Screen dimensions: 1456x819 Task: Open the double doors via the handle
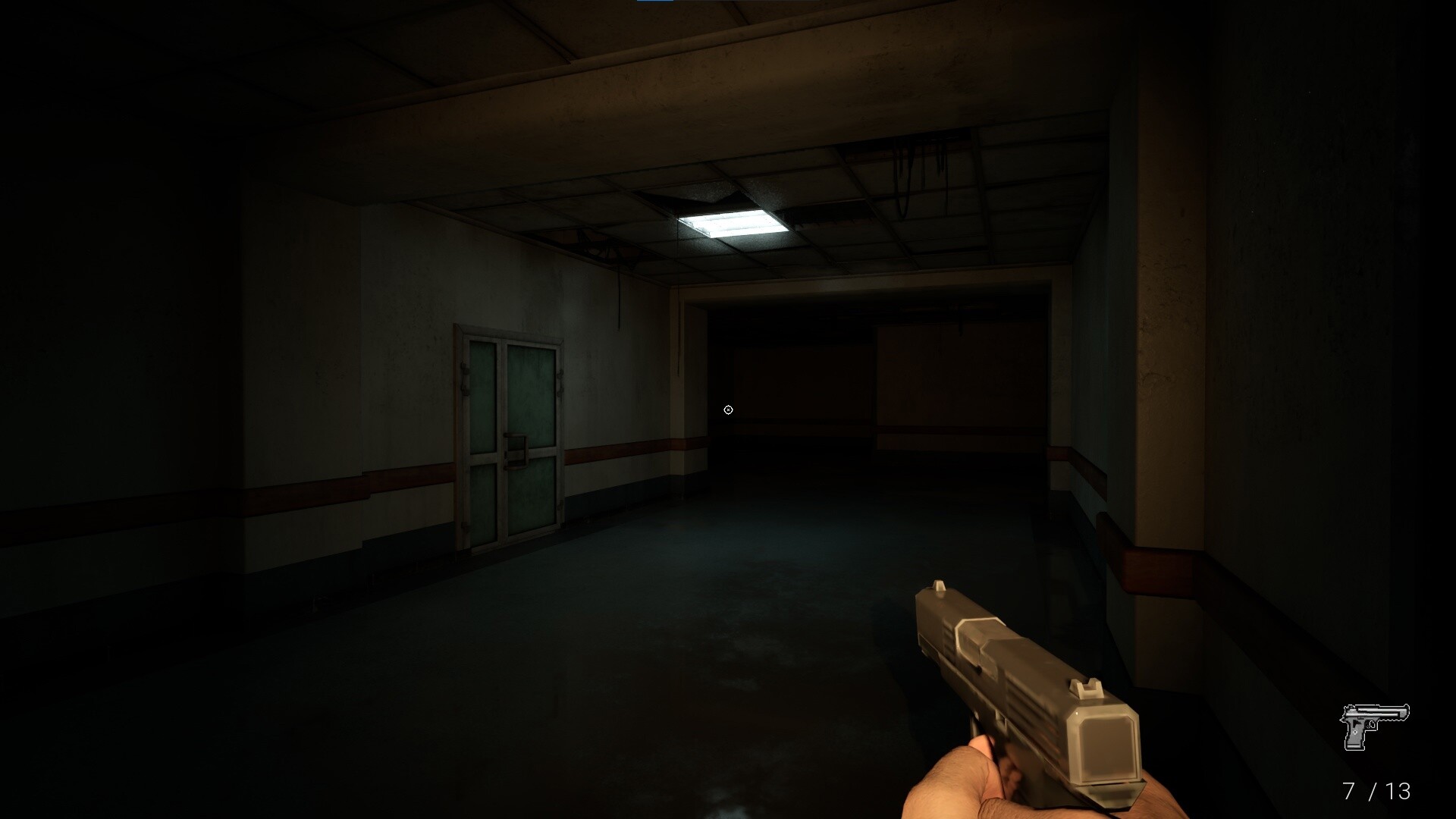coord(517,449)
